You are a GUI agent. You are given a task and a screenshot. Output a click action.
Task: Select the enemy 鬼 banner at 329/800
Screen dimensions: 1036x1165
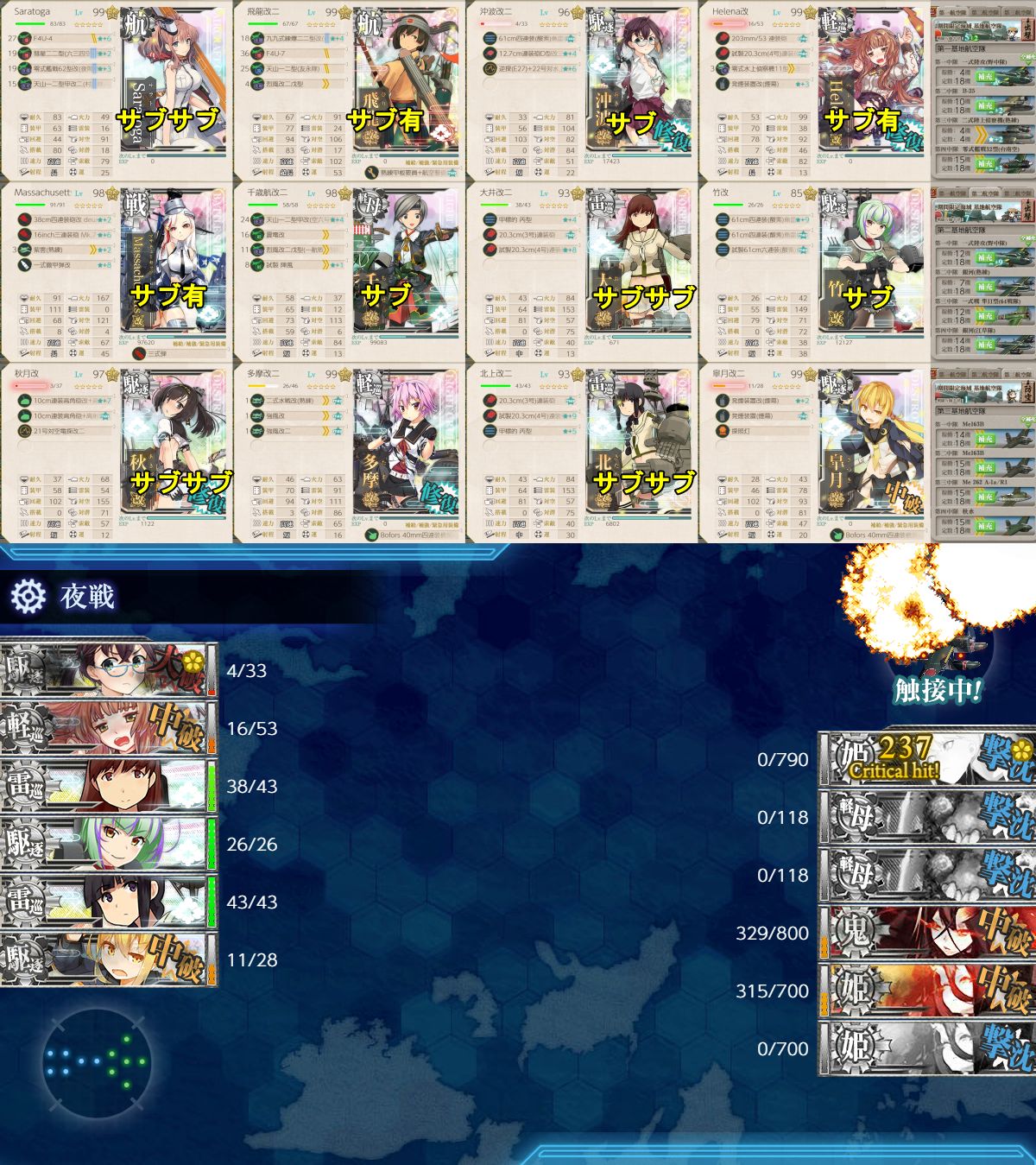click(x=925, y=933)
